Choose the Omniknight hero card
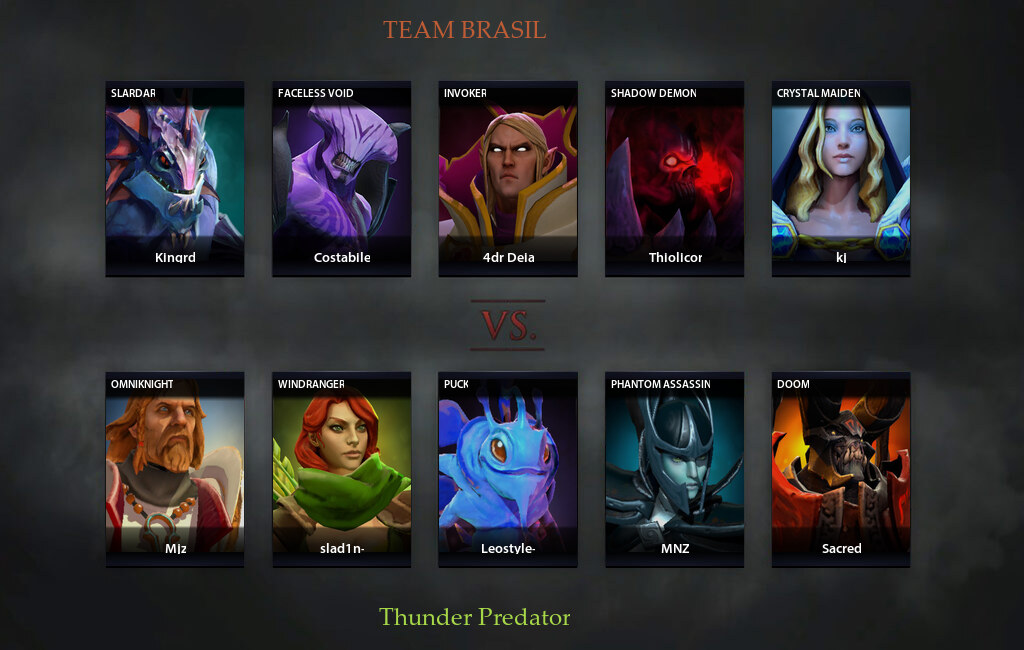 [175, 470]
